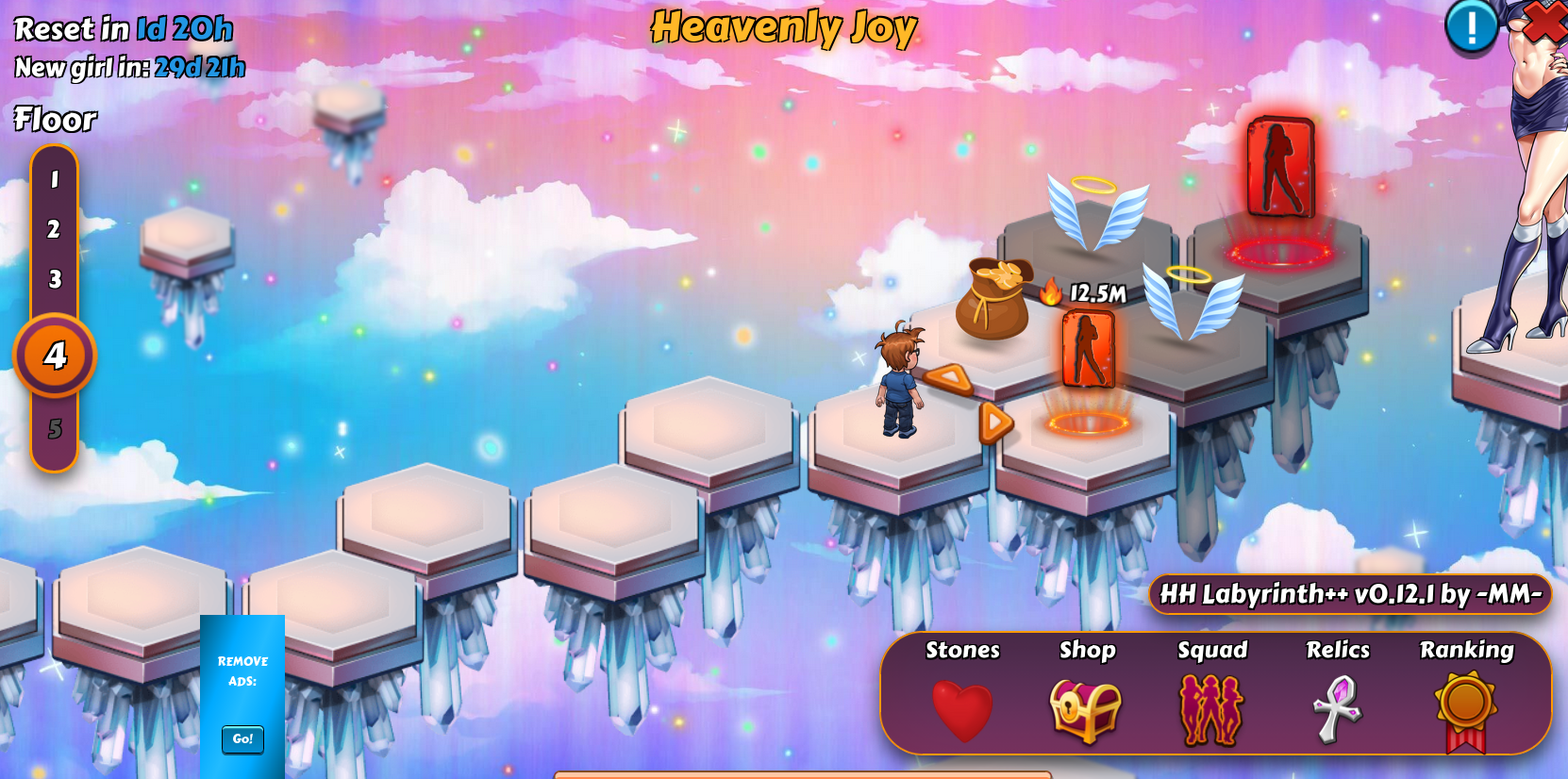Select current floor 4 badge
Image resolution: width=1568 pixels, height=779 pixels.
(x=55, y=356)
